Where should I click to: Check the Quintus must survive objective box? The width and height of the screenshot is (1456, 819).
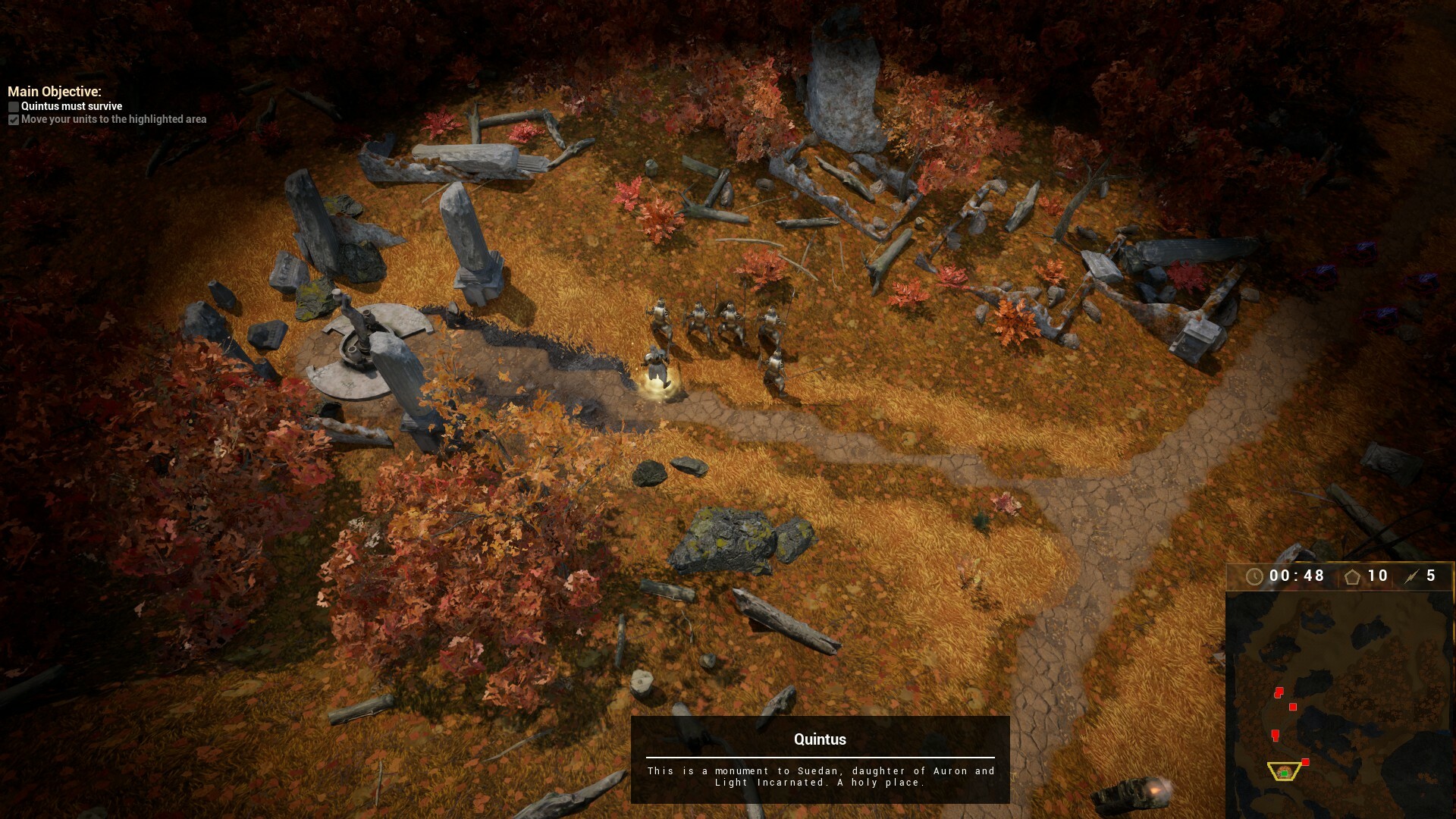click(13, 107)
